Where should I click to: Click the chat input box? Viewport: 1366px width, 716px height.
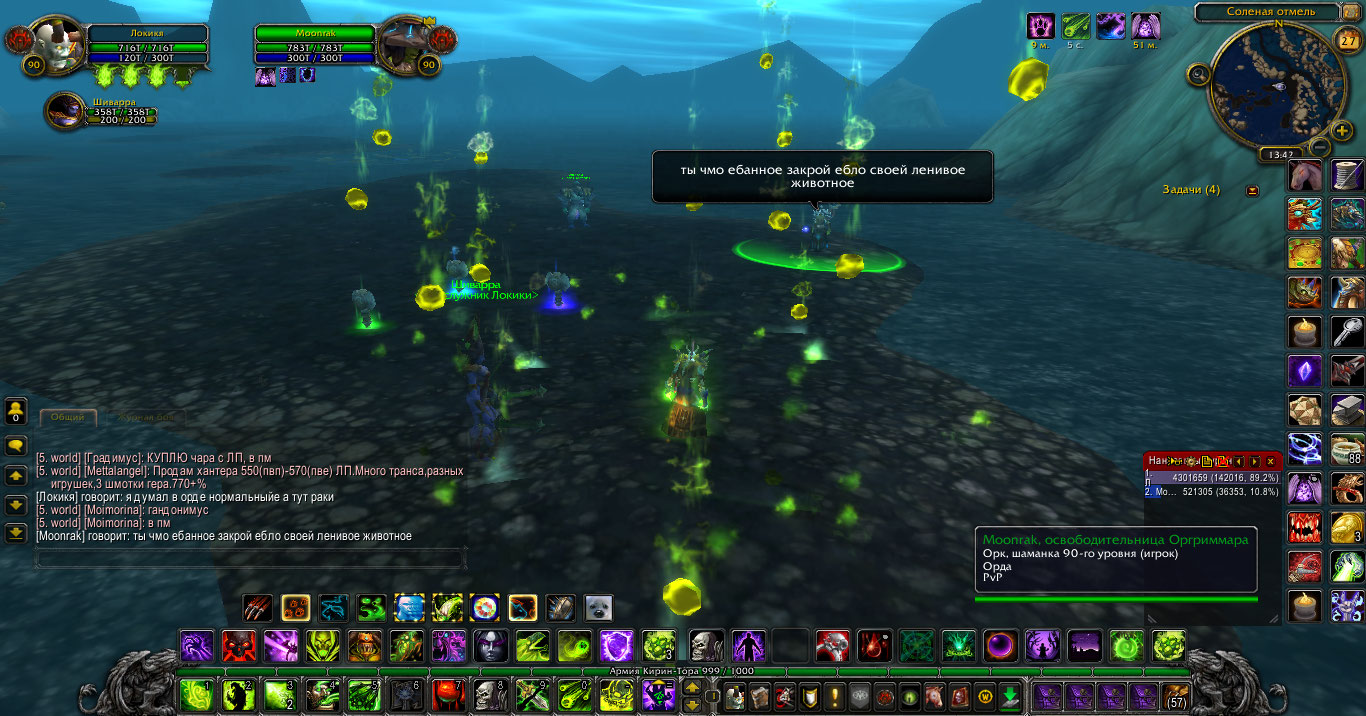tap(250, 558)
